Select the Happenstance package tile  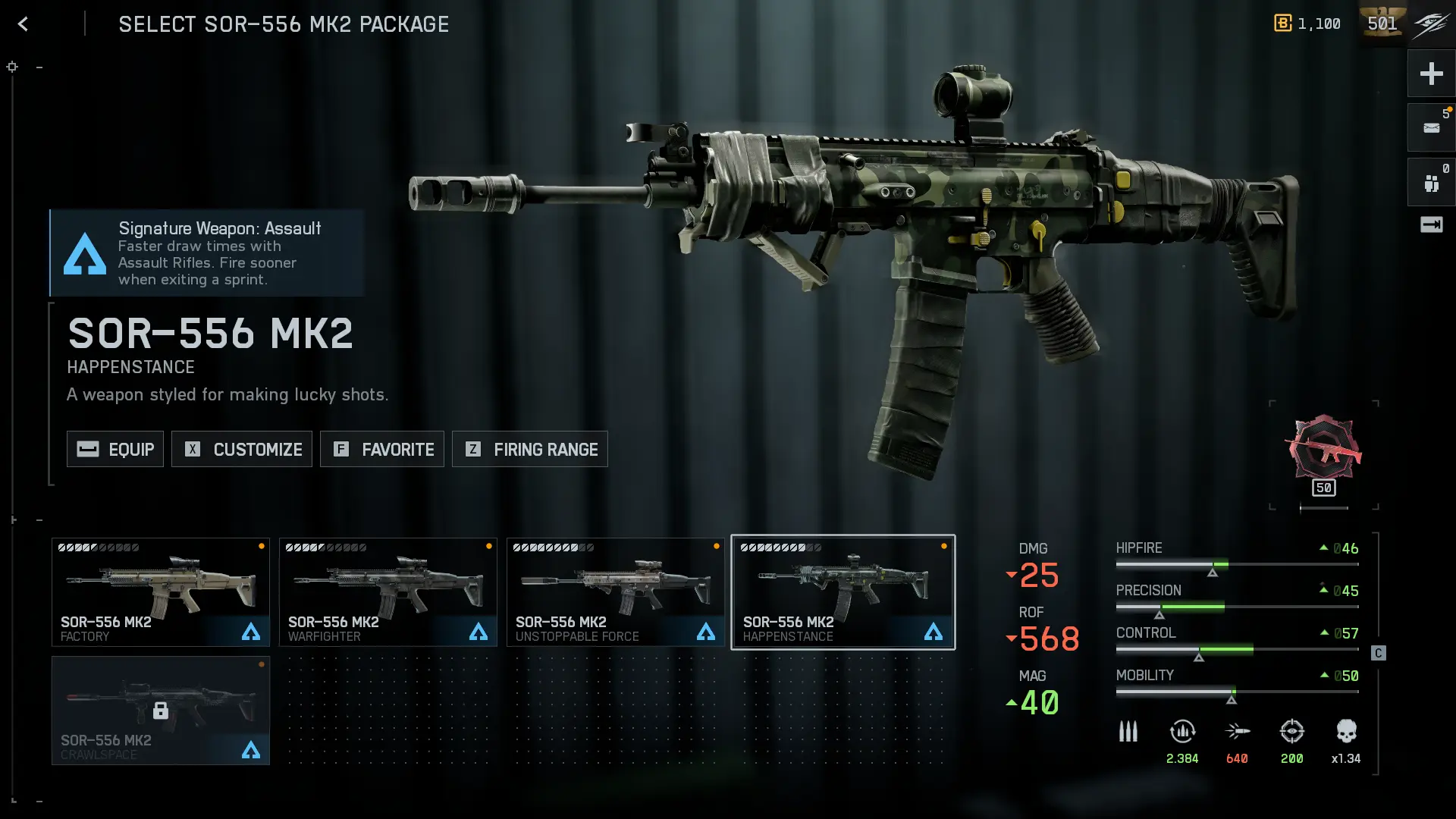(x=843, y=592)
